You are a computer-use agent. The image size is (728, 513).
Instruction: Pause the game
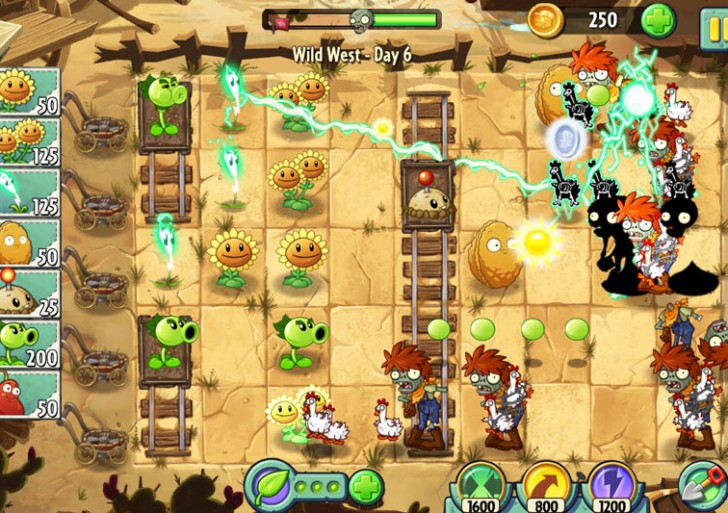click(x=715, y=20)
